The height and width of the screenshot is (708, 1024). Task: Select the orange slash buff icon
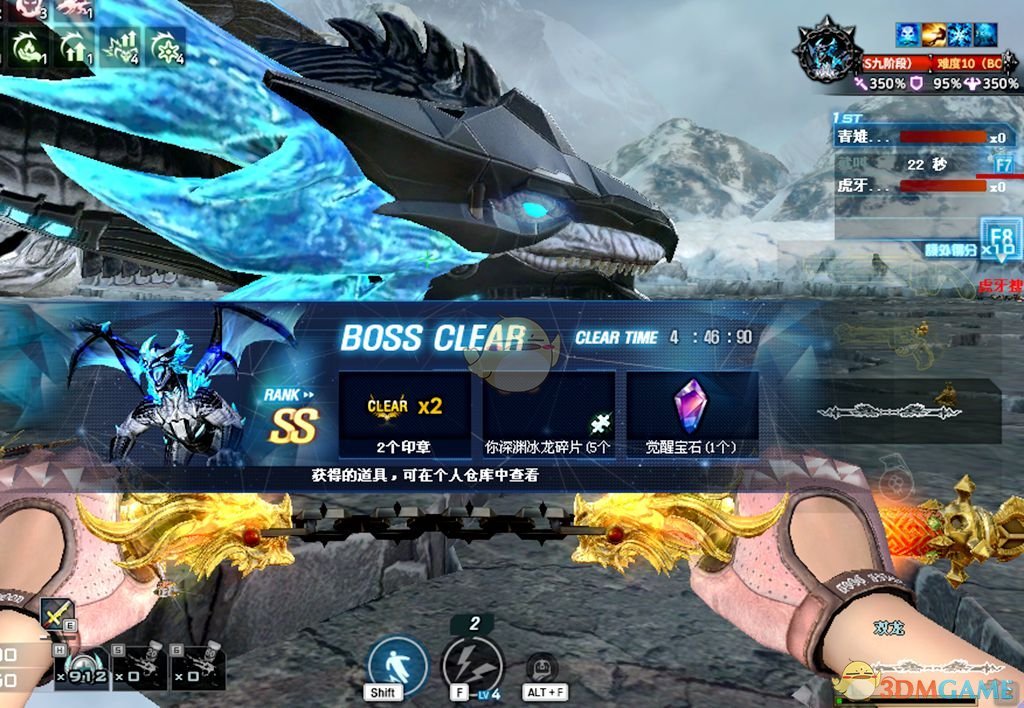pos(933,34)
